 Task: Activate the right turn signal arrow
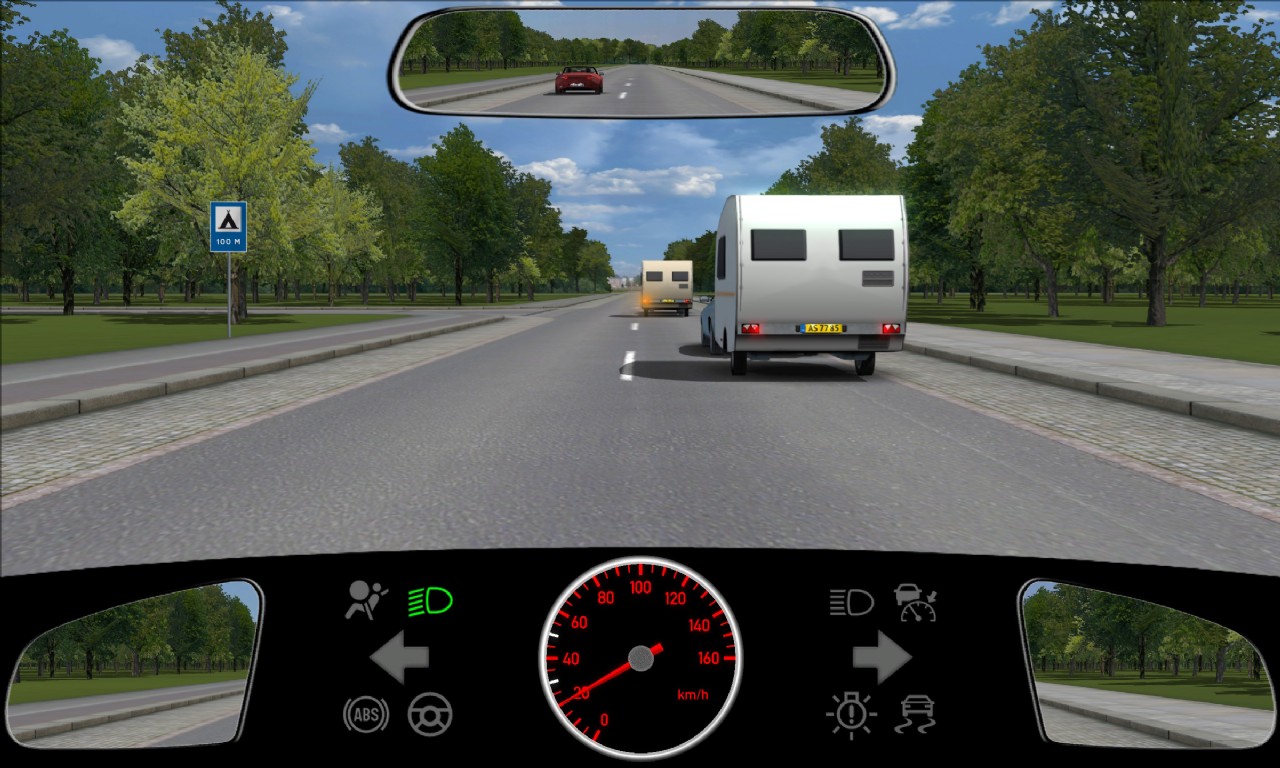(881, 657)
